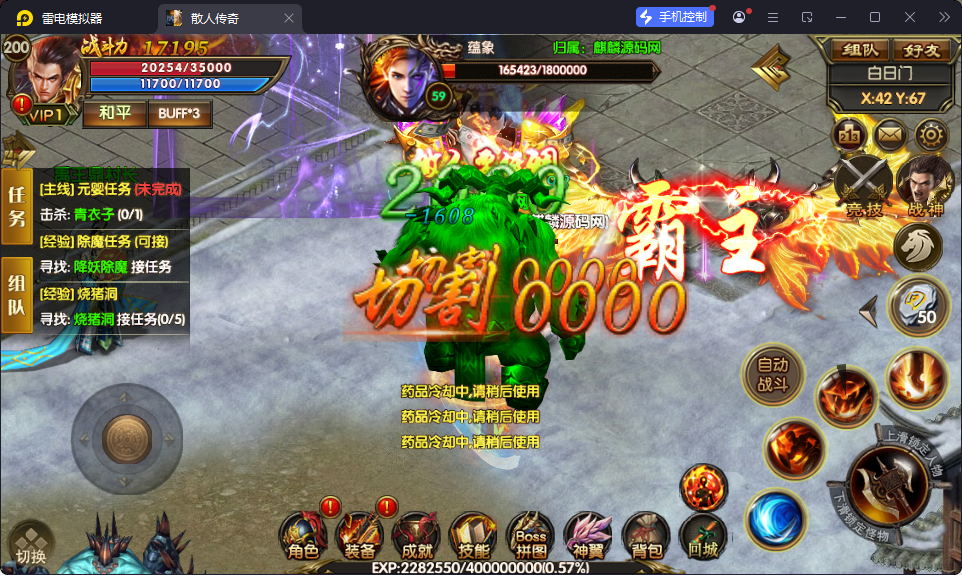Open the 战神 war god menu
The width and height of the screenshot is (962, 575).
(x=925, y=185)
